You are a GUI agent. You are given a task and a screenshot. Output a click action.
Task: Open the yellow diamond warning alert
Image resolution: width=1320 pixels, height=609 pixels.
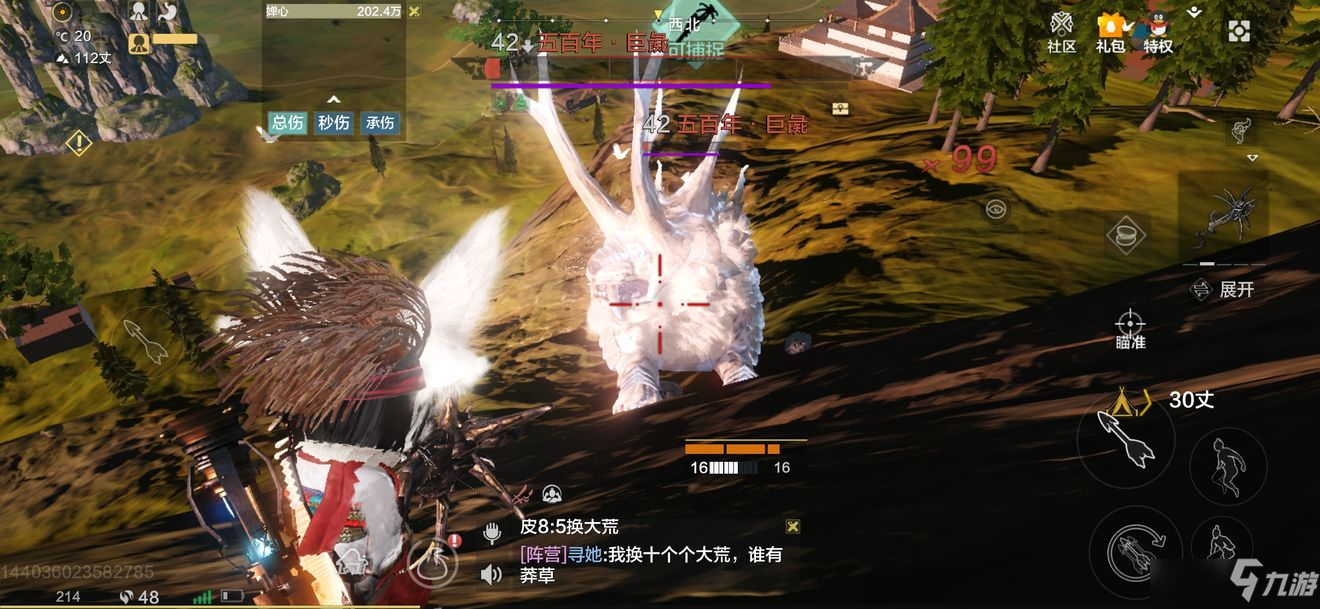click(78, 142)
